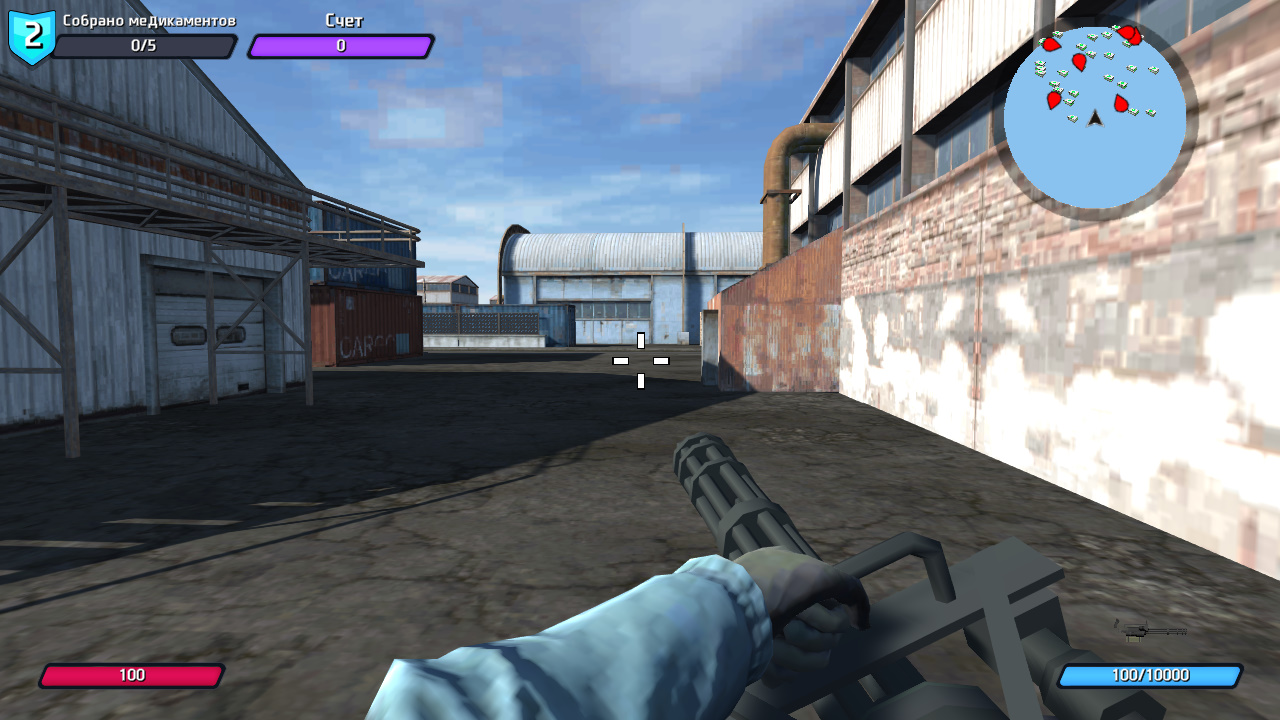
Task: Click the Собрано медикаментов label
Action: (x=150, y=18)
